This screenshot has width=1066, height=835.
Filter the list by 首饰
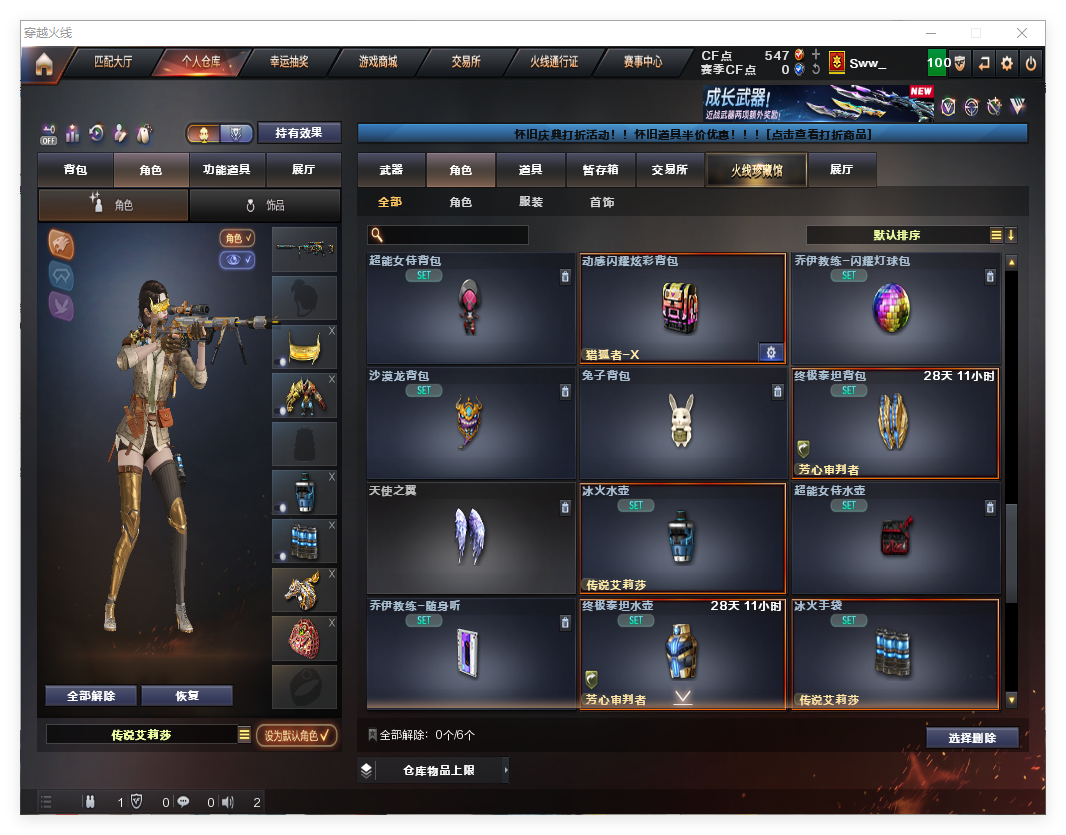[602, 202]
